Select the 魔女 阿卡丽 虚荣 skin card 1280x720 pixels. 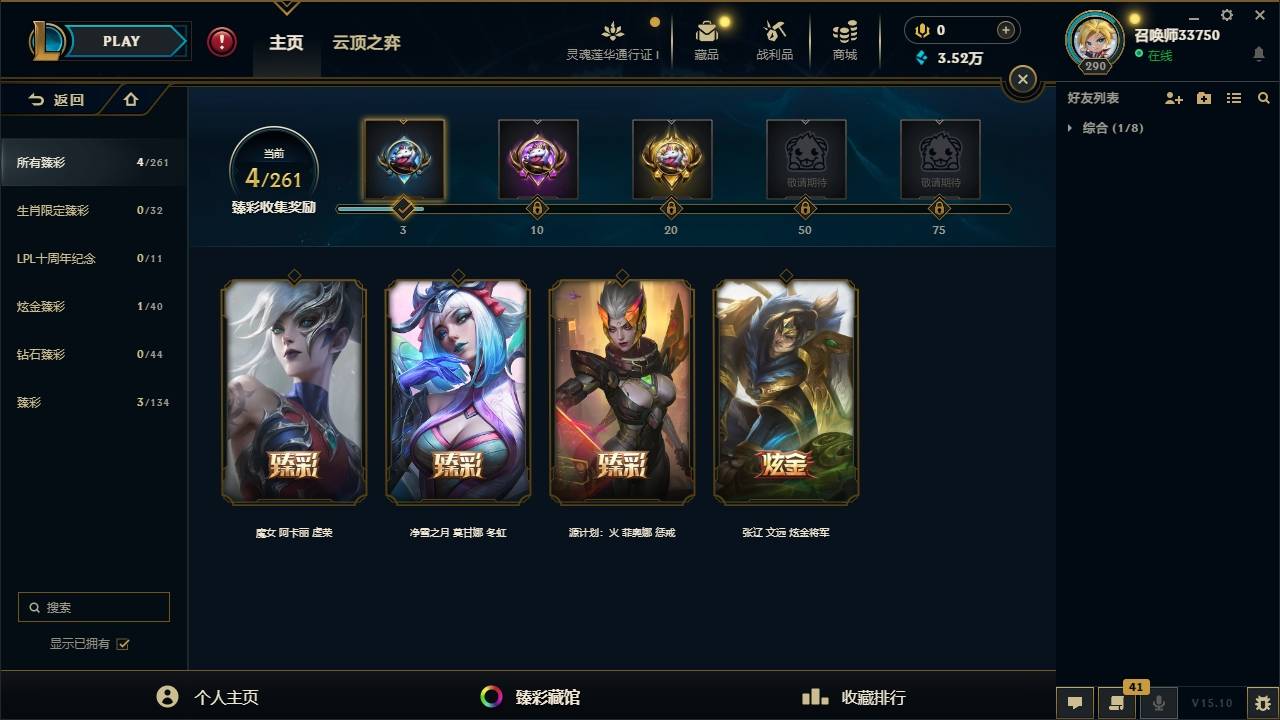(x=293, y=391)
